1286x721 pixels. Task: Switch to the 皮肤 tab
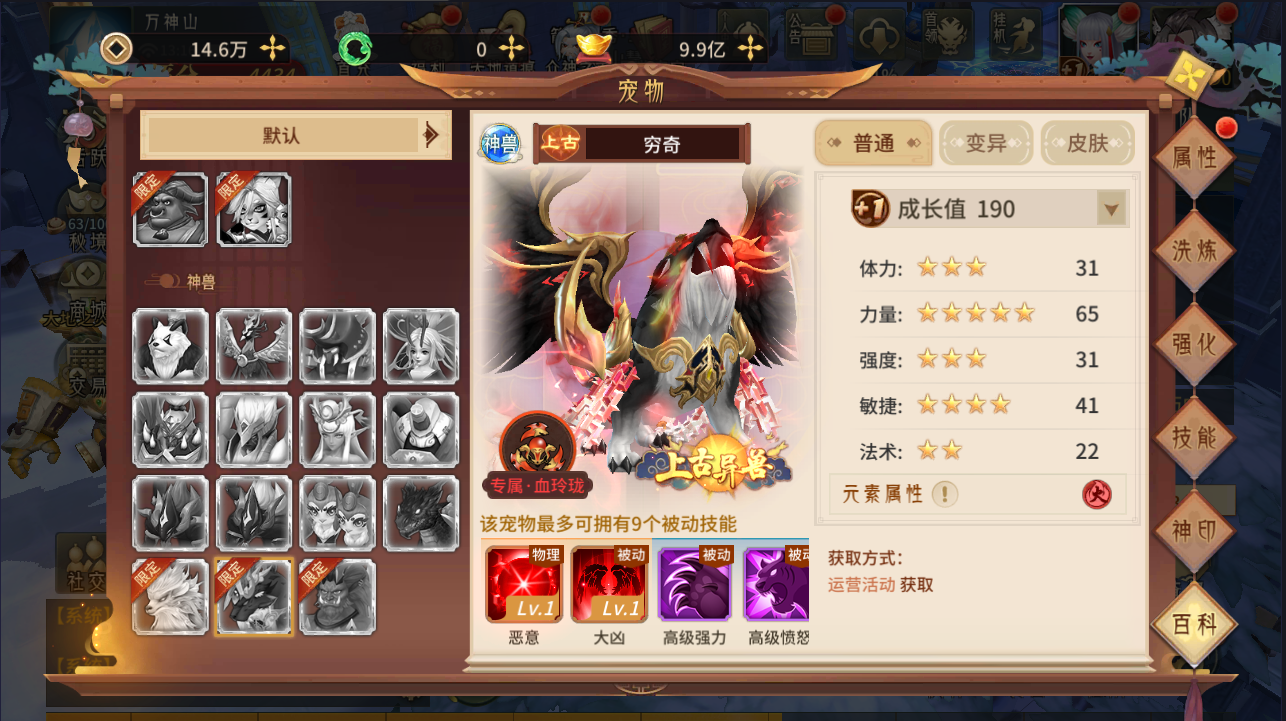[1087, 143]
